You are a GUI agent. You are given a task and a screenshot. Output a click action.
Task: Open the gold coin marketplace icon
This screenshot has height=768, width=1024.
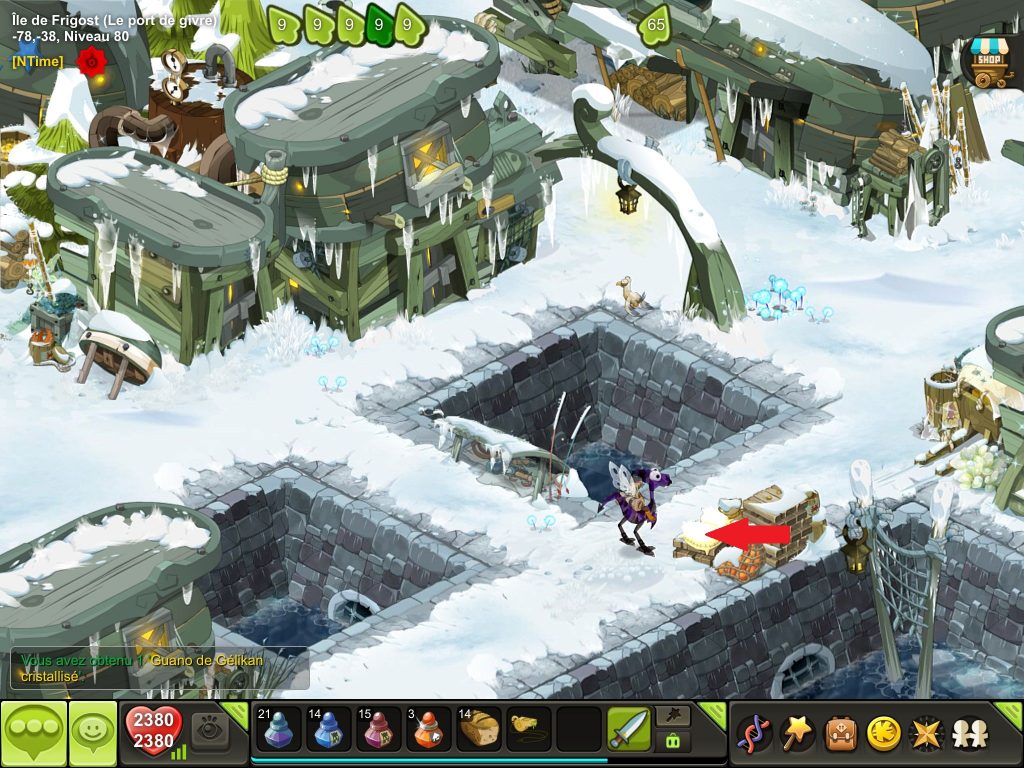[x=883, y=734]
